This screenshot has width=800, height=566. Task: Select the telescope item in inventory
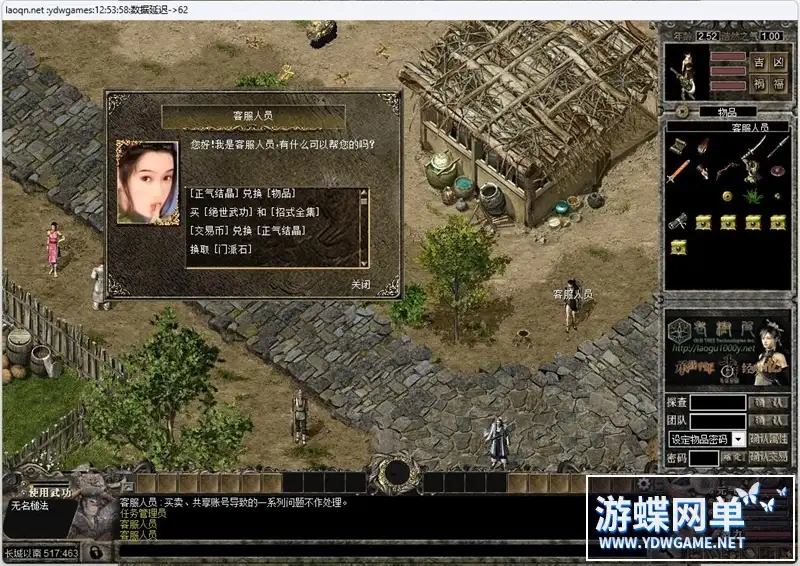pyautogui.click(x=679, y=221)
